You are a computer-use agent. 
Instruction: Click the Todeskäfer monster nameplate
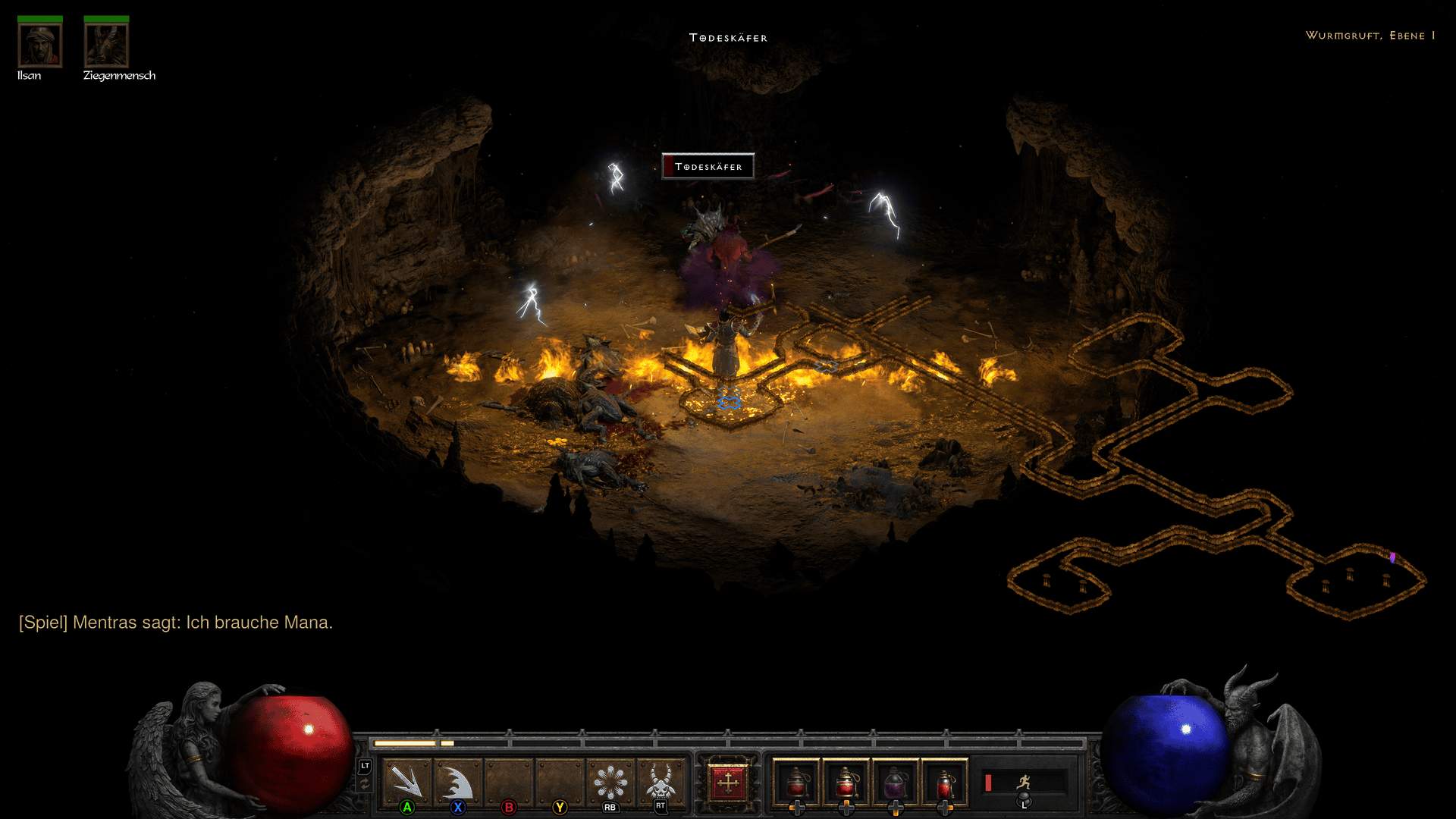click(x=708, y=166)
